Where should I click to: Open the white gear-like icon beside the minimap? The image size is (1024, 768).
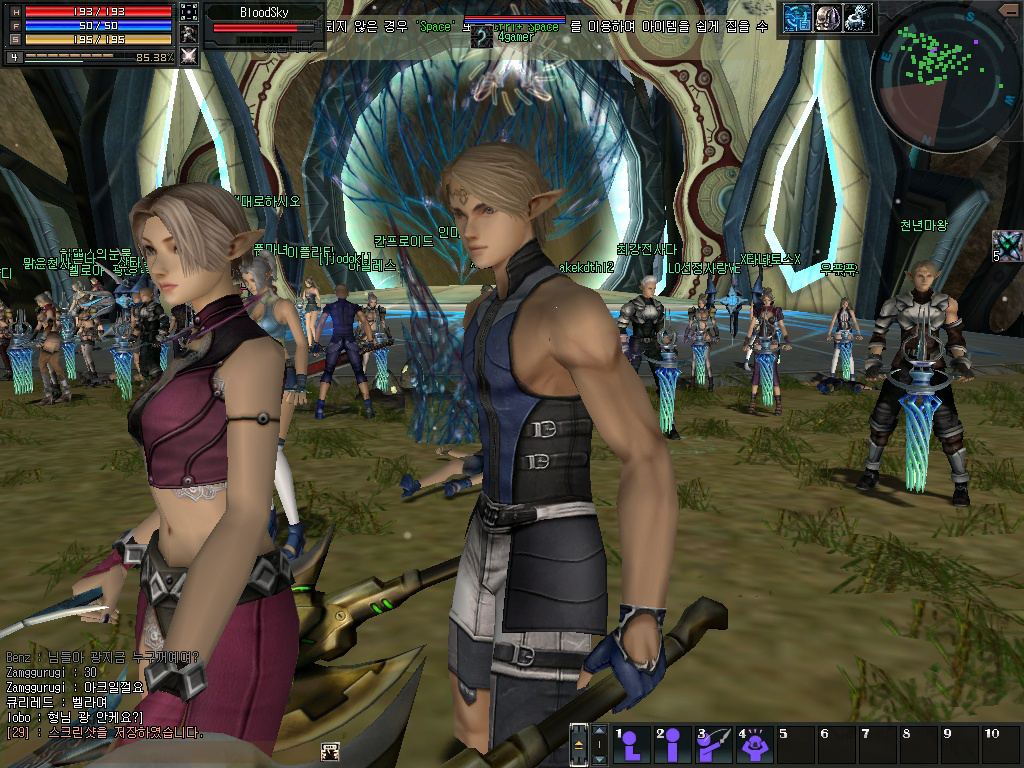coord(857,17)
